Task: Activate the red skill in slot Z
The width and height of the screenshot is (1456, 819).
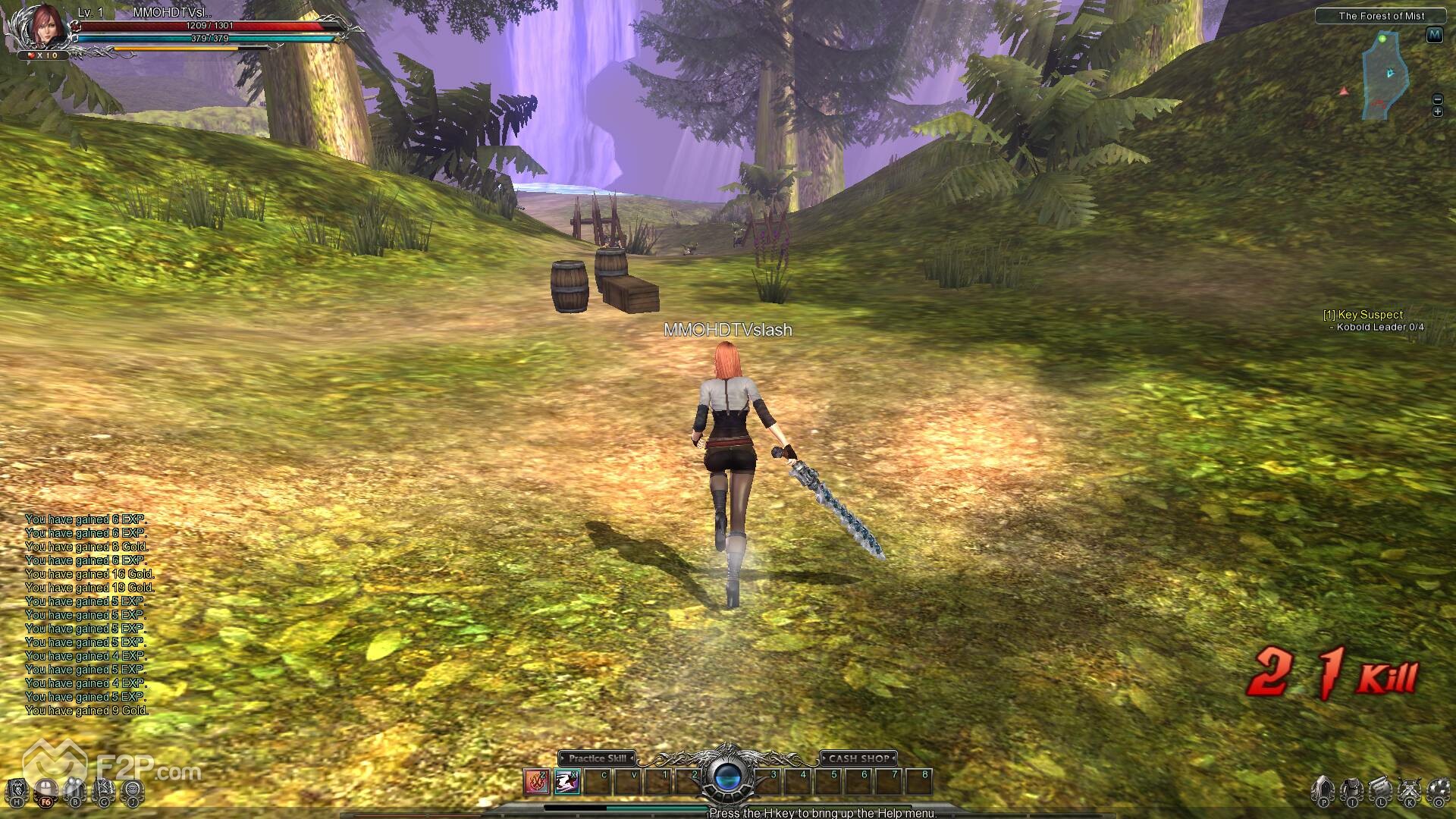Action: pyautogui.click(x=537, y=781)
